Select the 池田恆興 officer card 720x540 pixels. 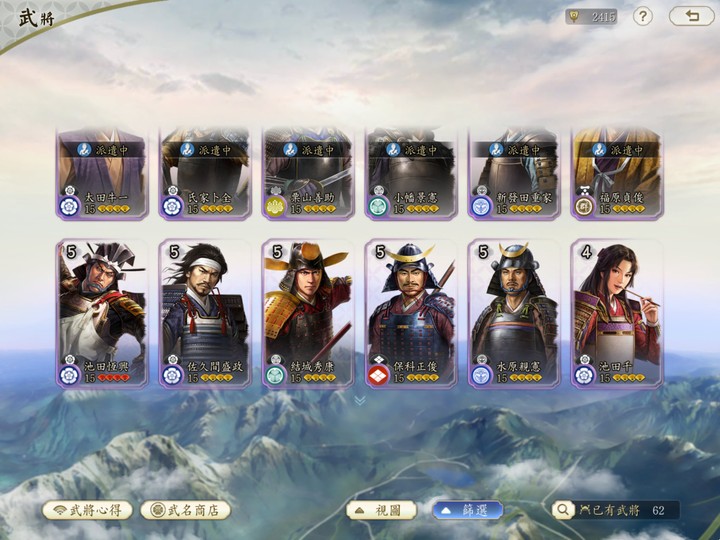(x=101, y=313)
